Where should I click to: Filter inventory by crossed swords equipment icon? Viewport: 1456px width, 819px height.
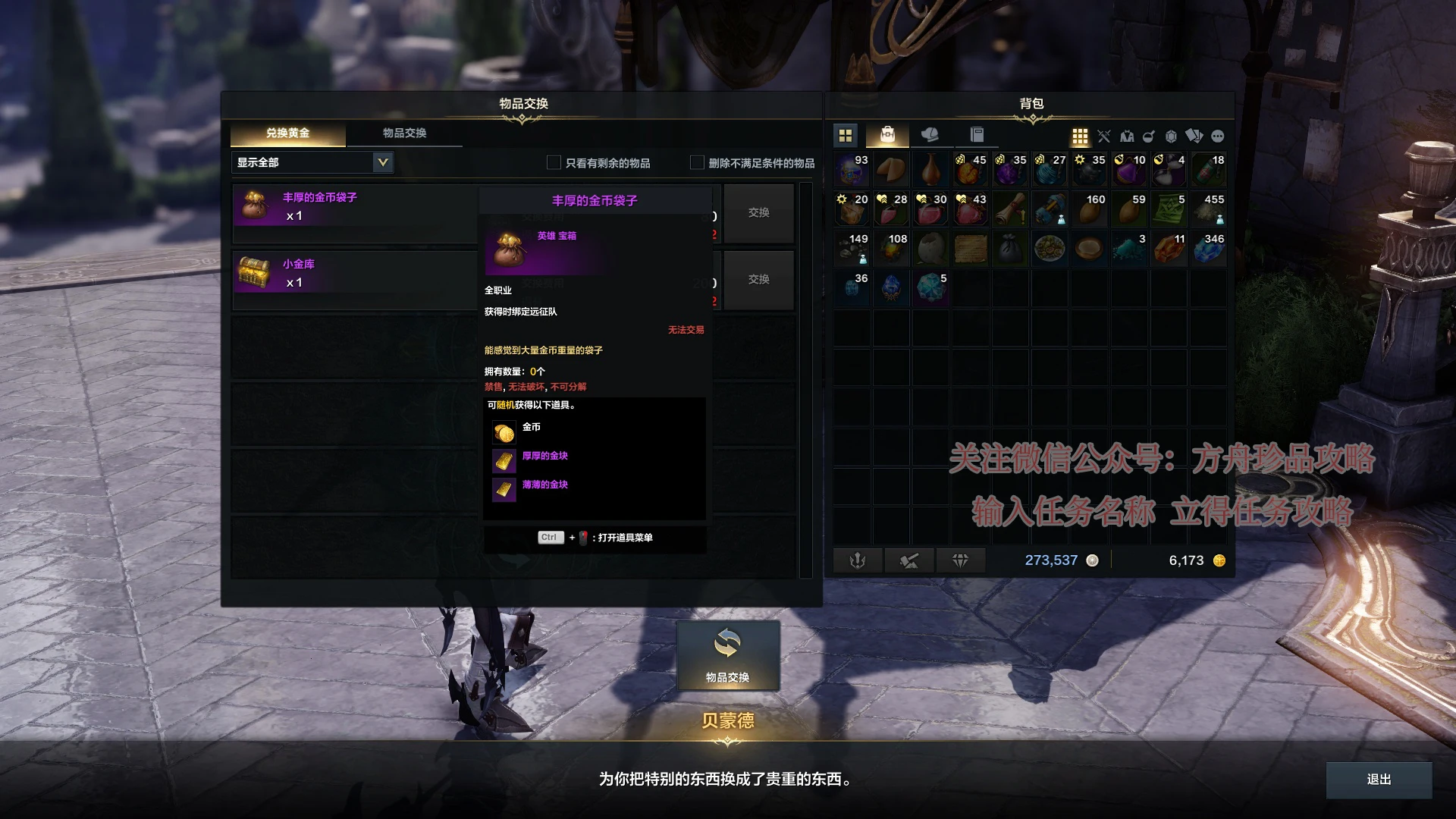[x=1103, y=136]
